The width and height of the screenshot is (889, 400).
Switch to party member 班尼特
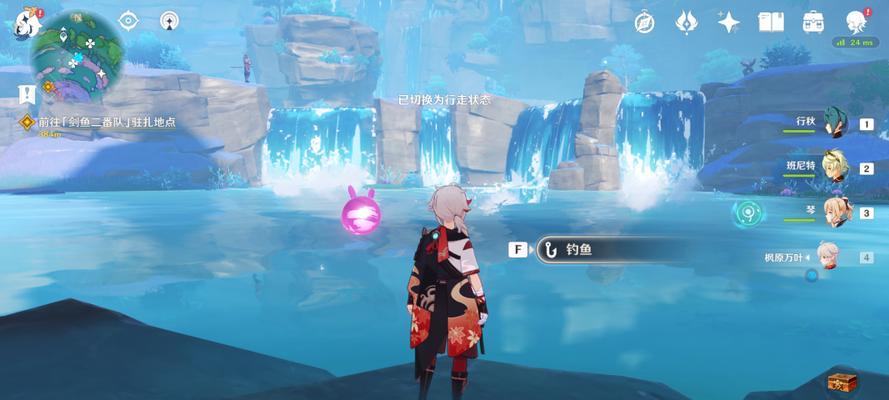(x=834, y=168)
